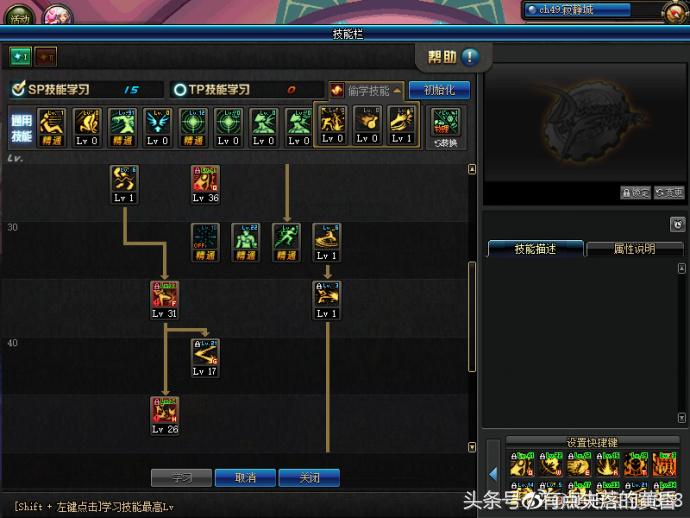Image resolution: width=690 pixels, height=518 pixels.
Task: Click 初始化 to reset skills
Action: (x=439, y=90)
